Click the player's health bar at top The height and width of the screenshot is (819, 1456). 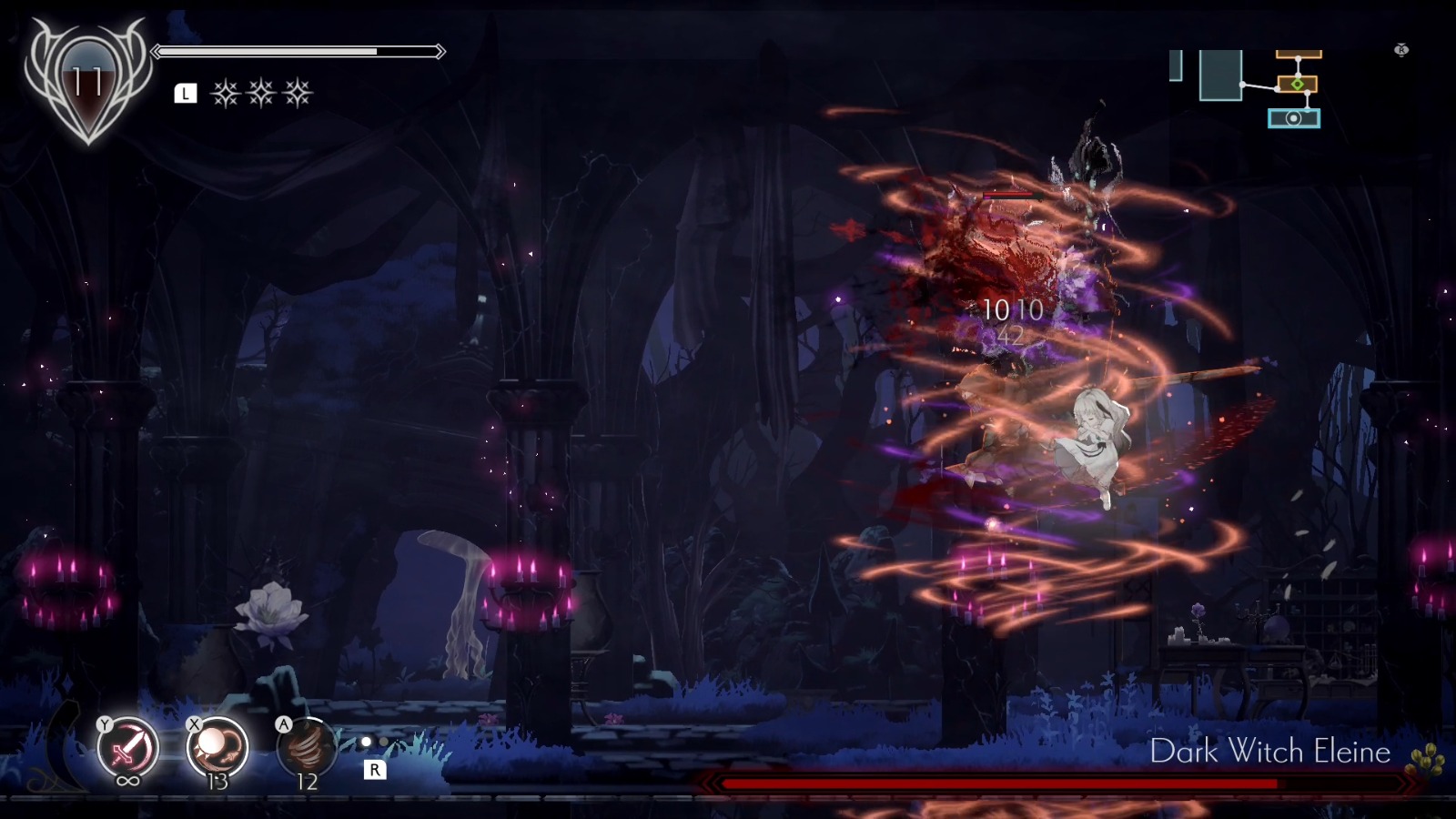300,52
